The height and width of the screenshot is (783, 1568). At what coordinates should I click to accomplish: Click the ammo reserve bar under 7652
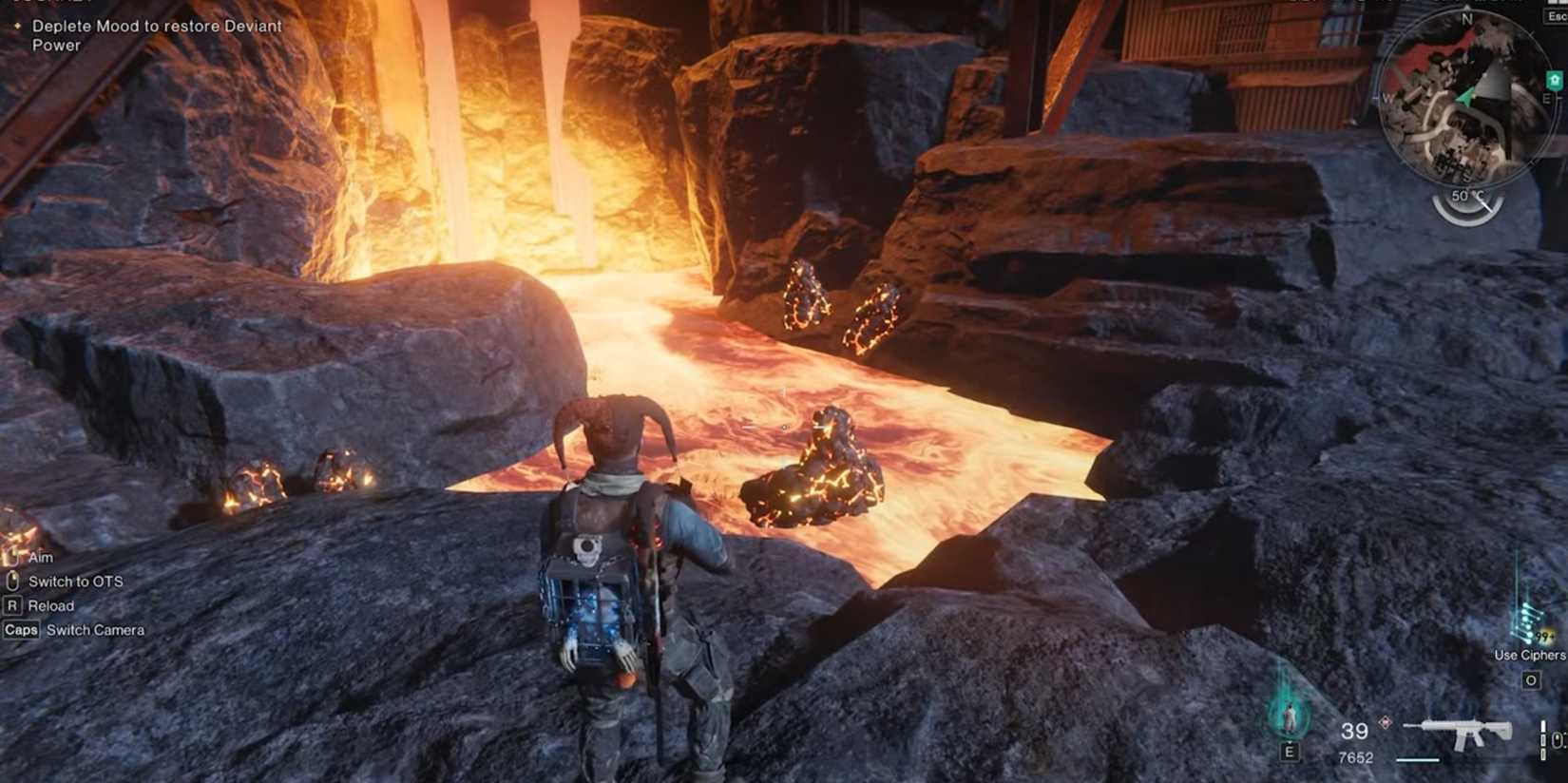pos(1418,760)
